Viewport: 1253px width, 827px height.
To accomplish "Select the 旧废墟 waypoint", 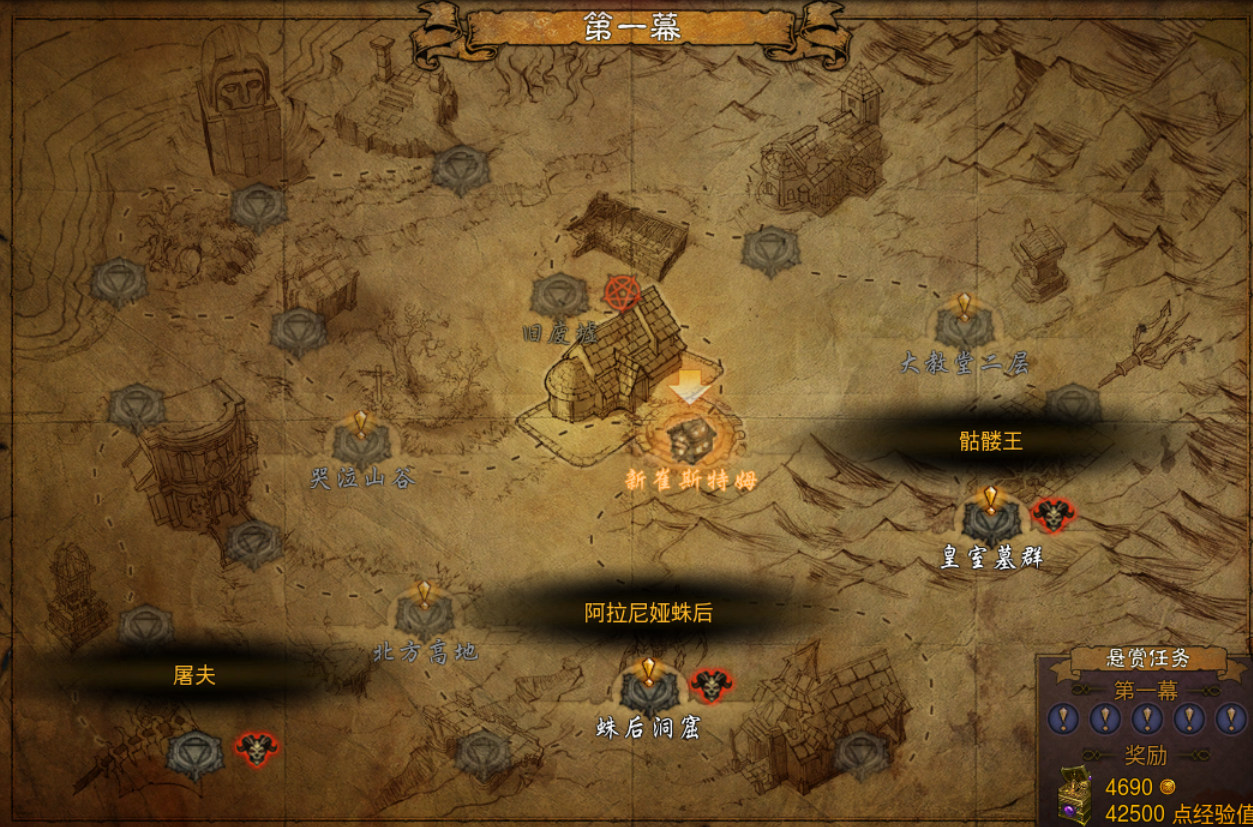I will (x=559, y=298).
